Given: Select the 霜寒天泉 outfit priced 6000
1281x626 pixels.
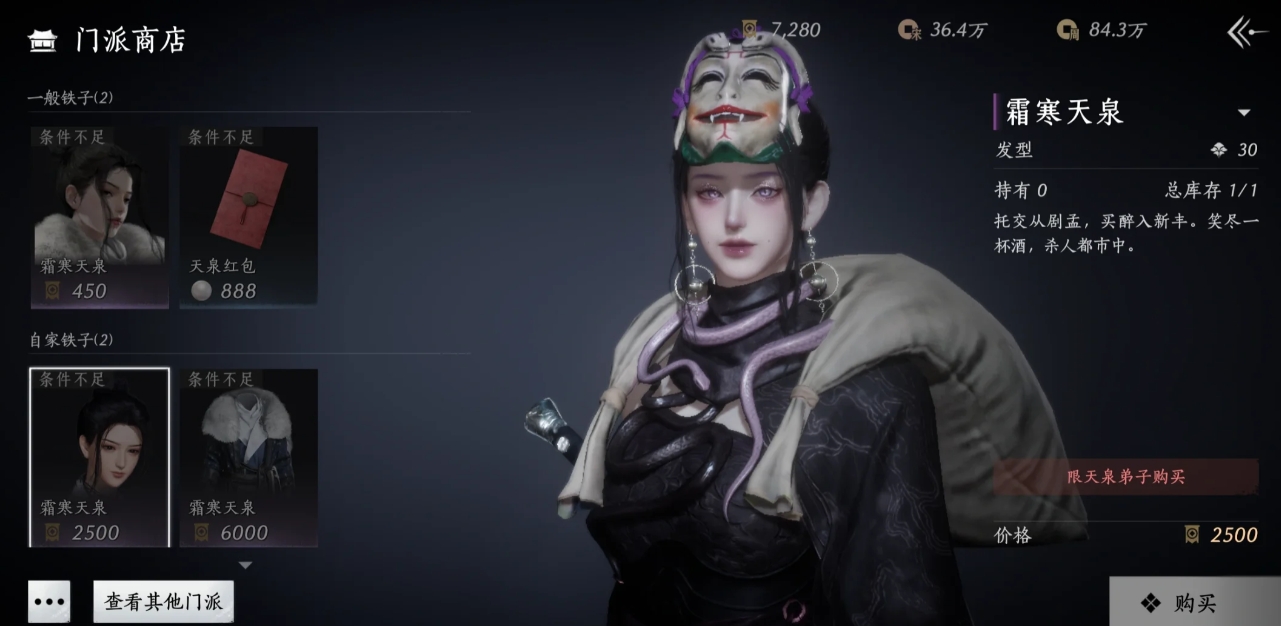Looking at the screenshot, I should coord(248,457).
